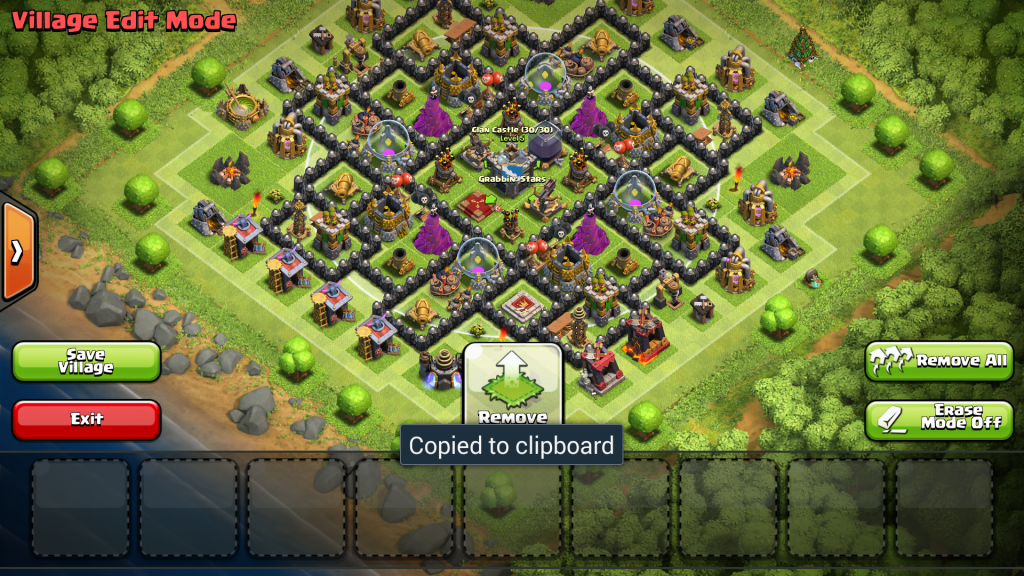Exit Village Edit Mode

(x=86, y=419)
